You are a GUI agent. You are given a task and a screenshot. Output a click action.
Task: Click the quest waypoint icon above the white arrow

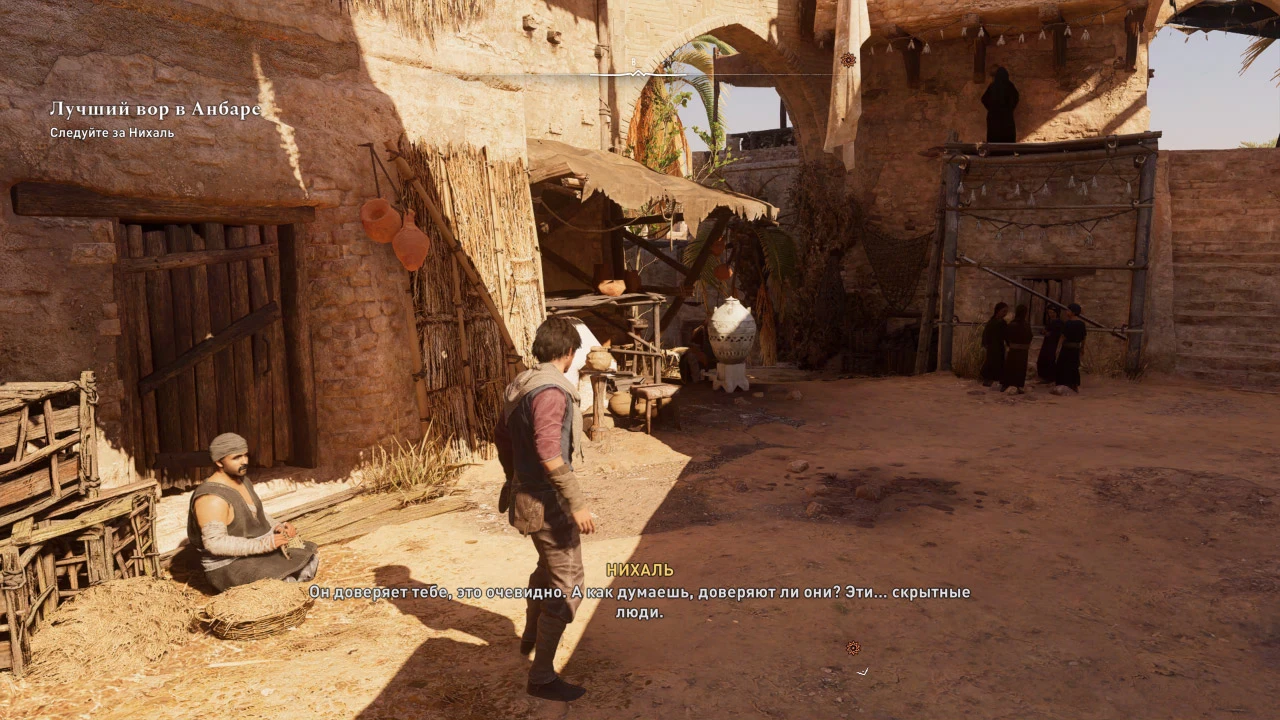(x=853, y=648)
